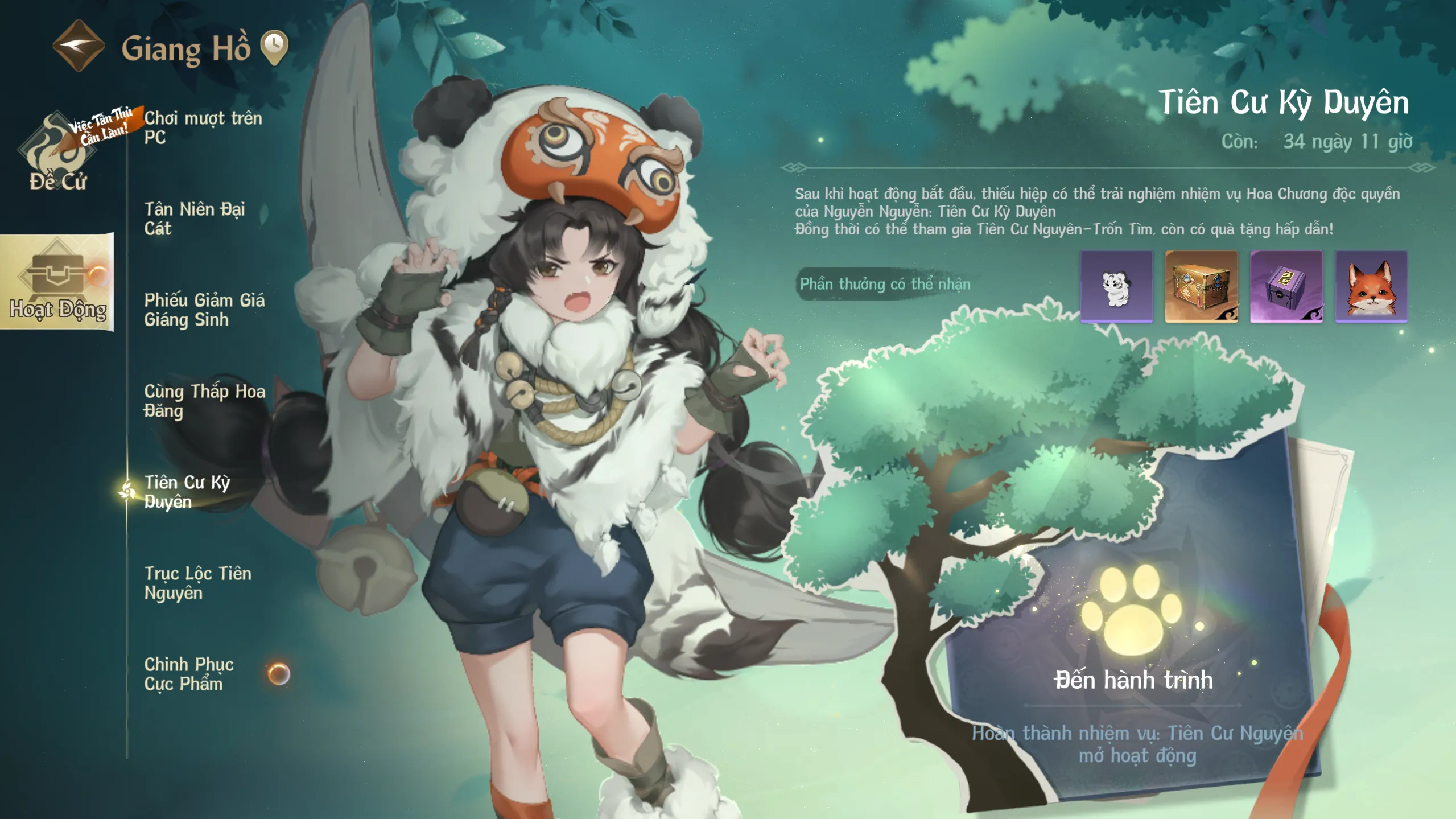Open the Trục Lộc Tiên Nguyên event
The height and width of the screenshot is (819, 1456).
click(x=197, y=583)
